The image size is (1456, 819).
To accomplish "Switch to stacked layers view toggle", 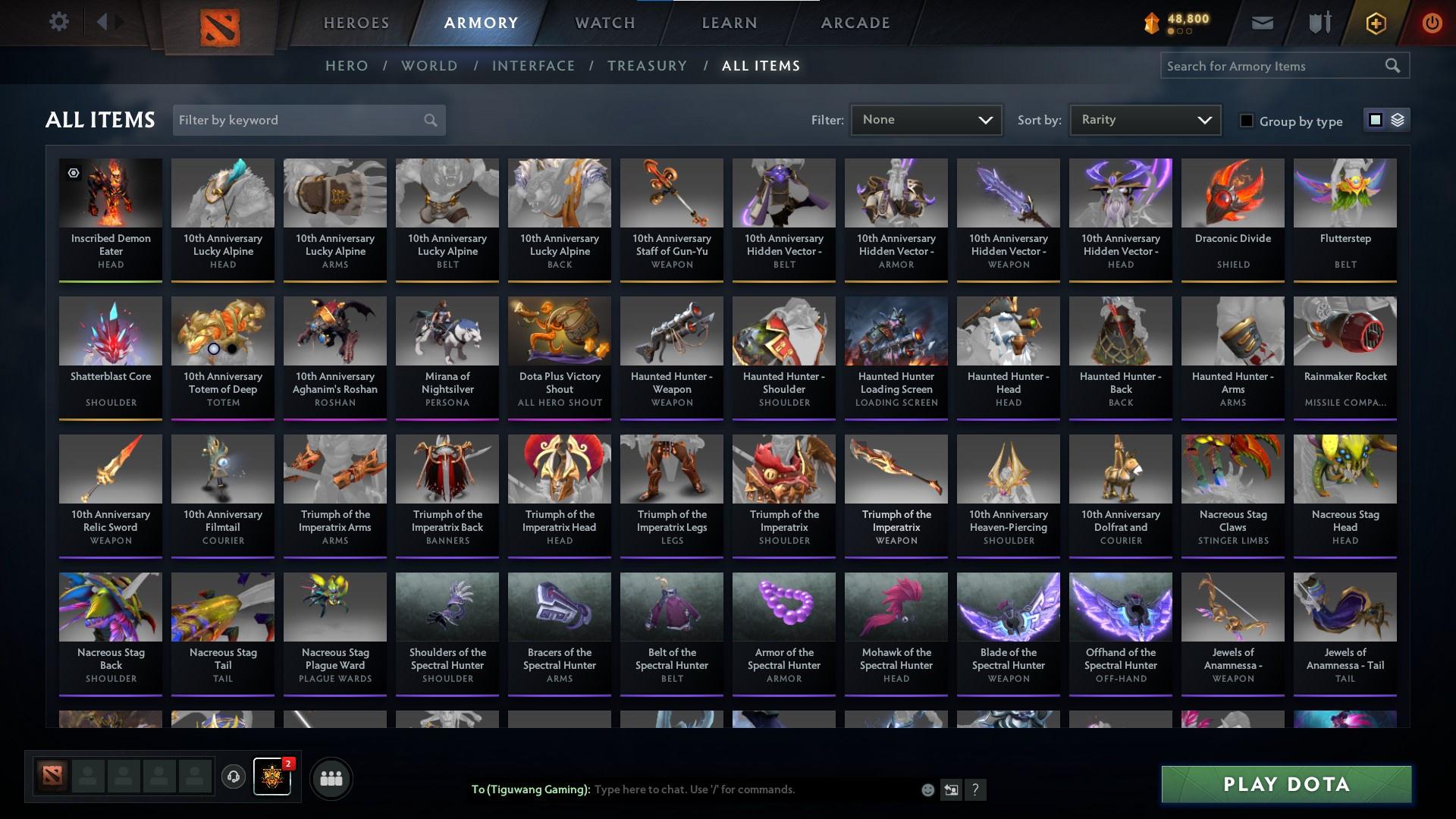I will [1398, 120].
